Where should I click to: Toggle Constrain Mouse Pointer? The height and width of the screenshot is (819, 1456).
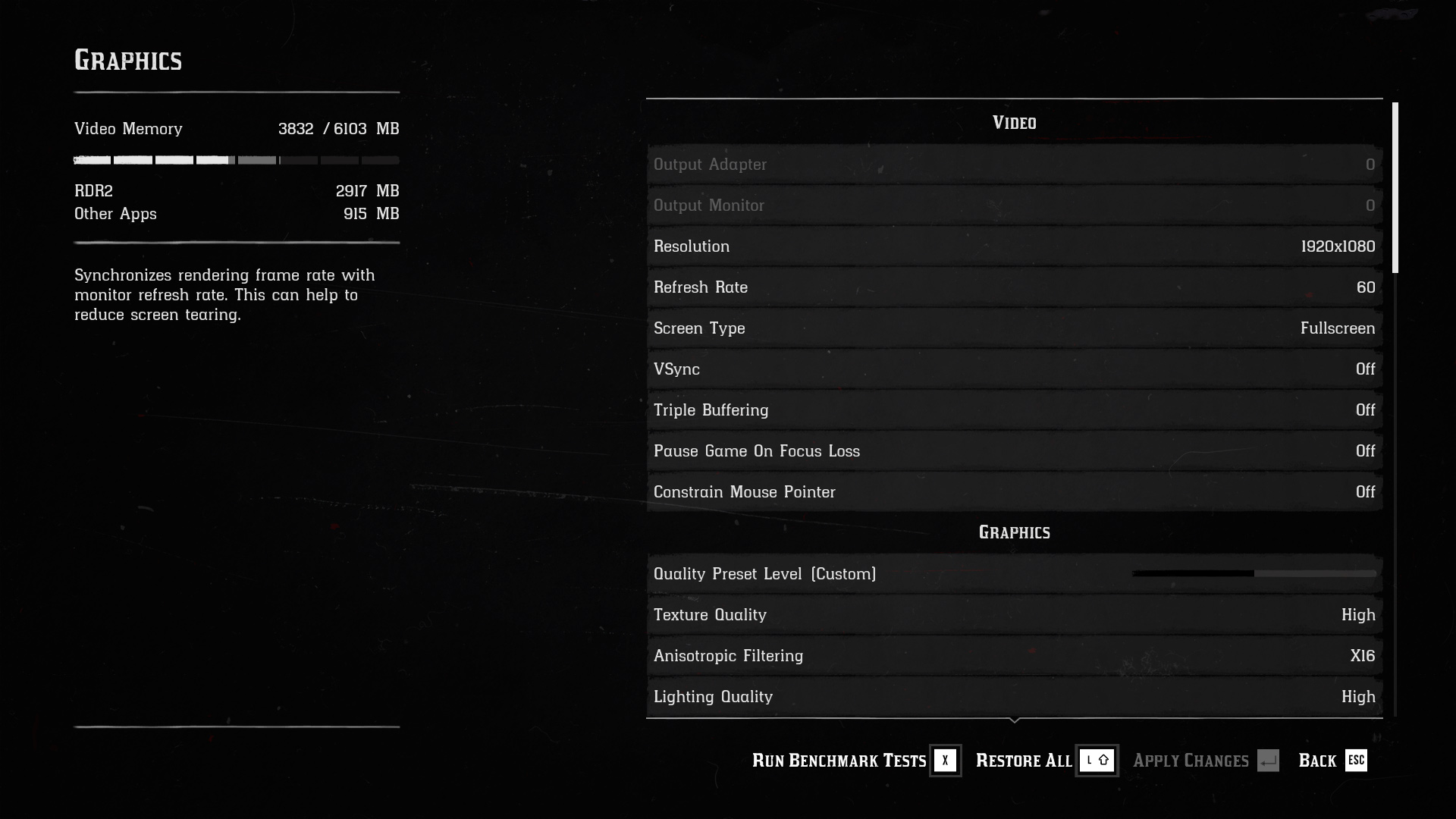(1014, 492)
